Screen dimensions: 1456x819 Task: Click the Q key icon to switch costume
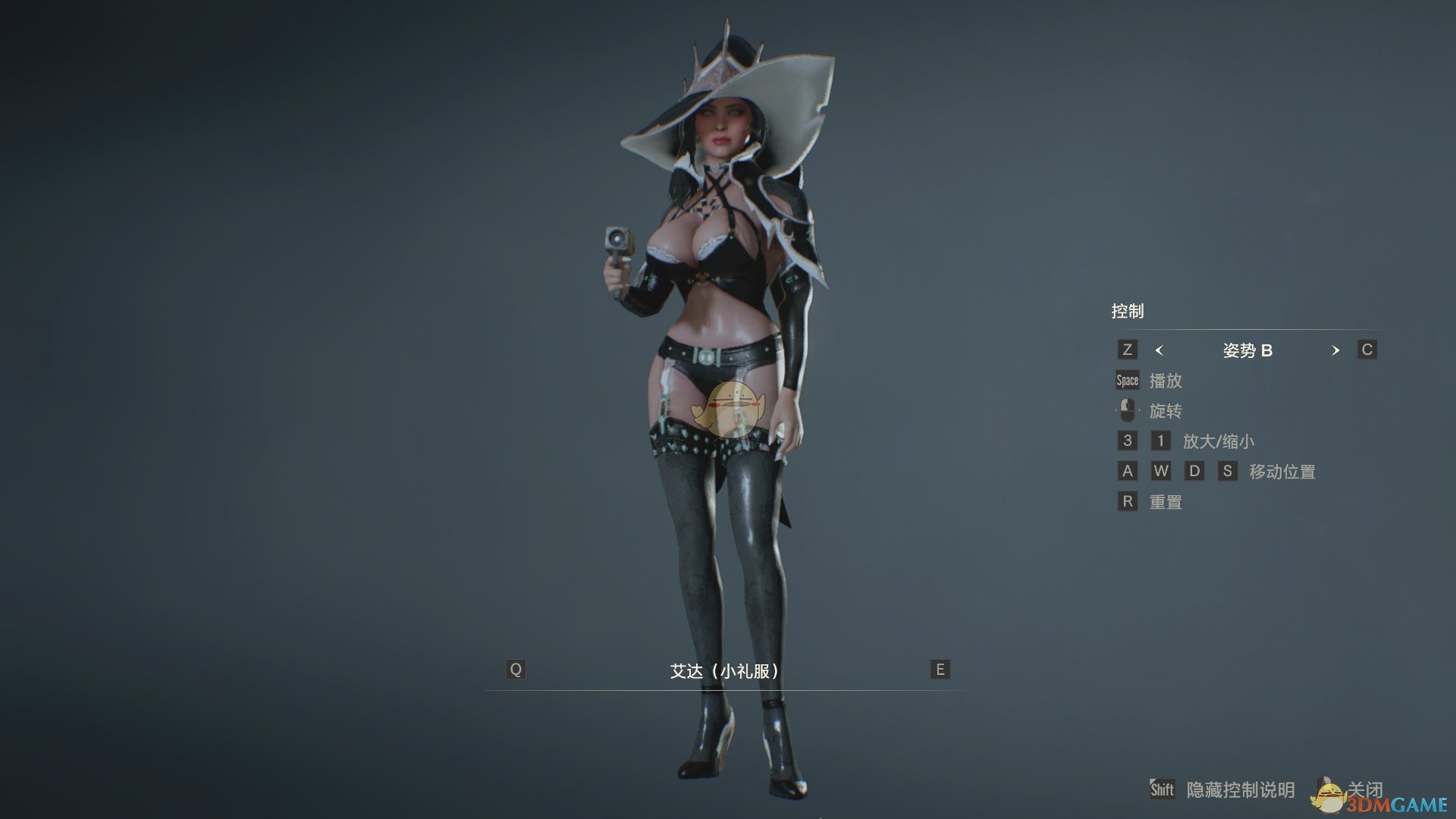click(516, 670)
